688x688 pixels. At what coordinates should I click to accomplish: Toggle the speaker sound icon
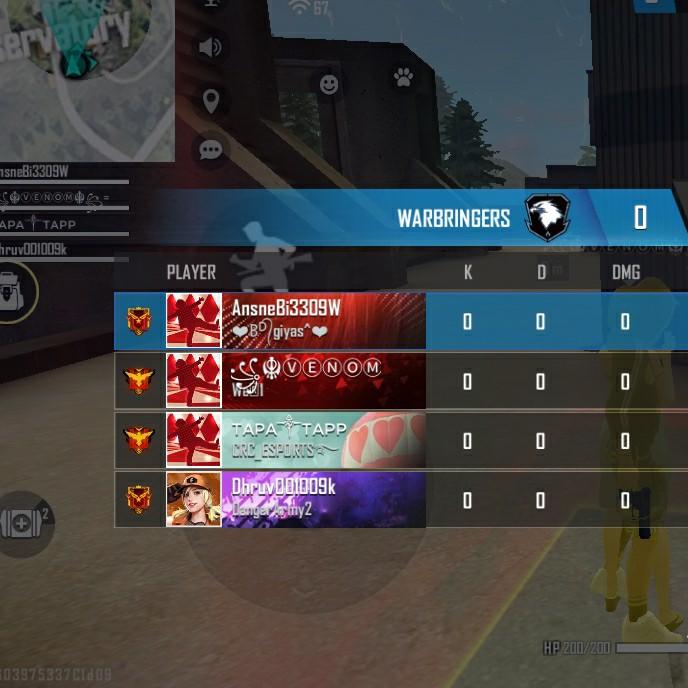coord(210,47)
